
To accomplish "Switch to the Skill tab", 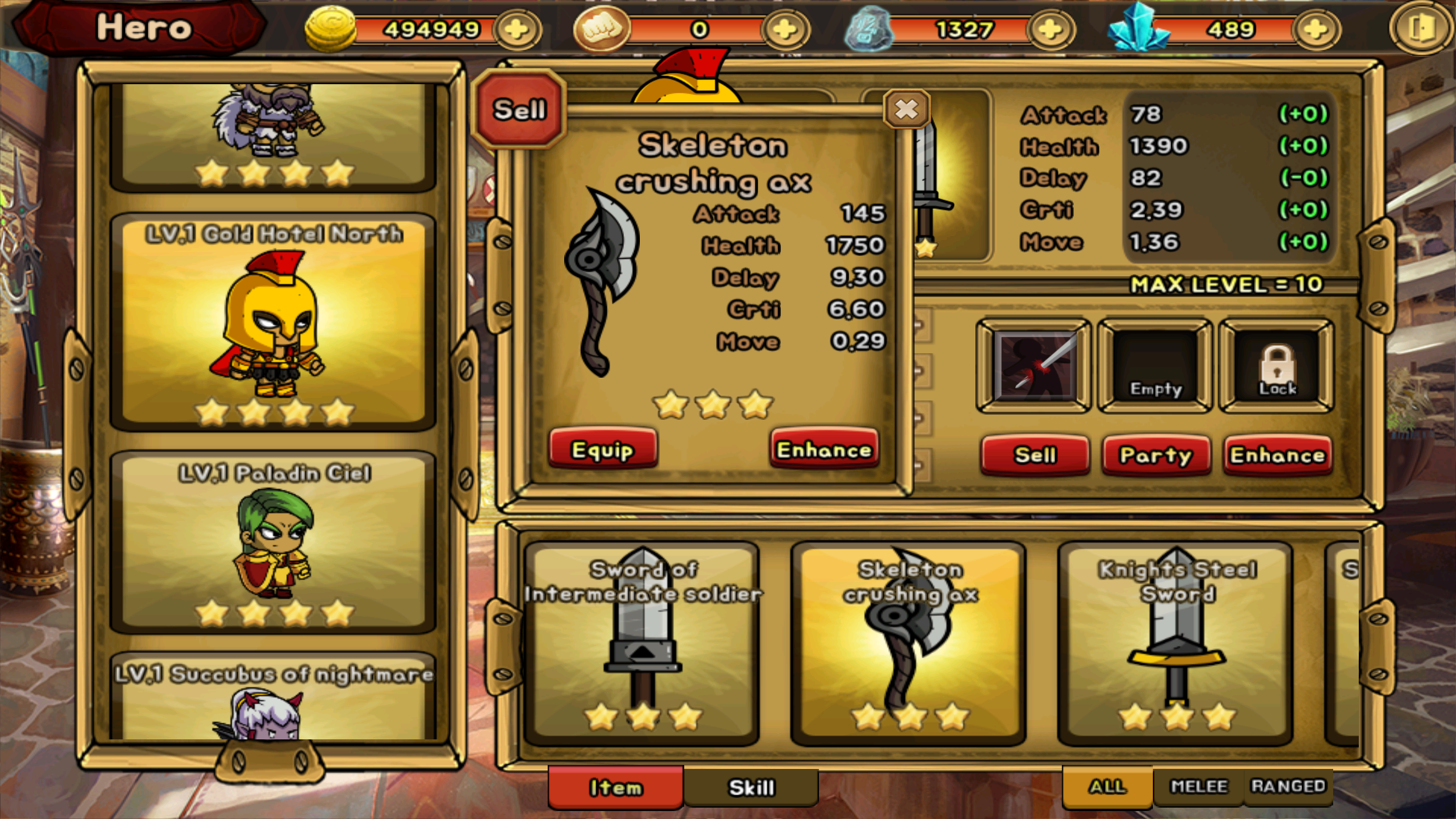I will (x=752, y=788).
